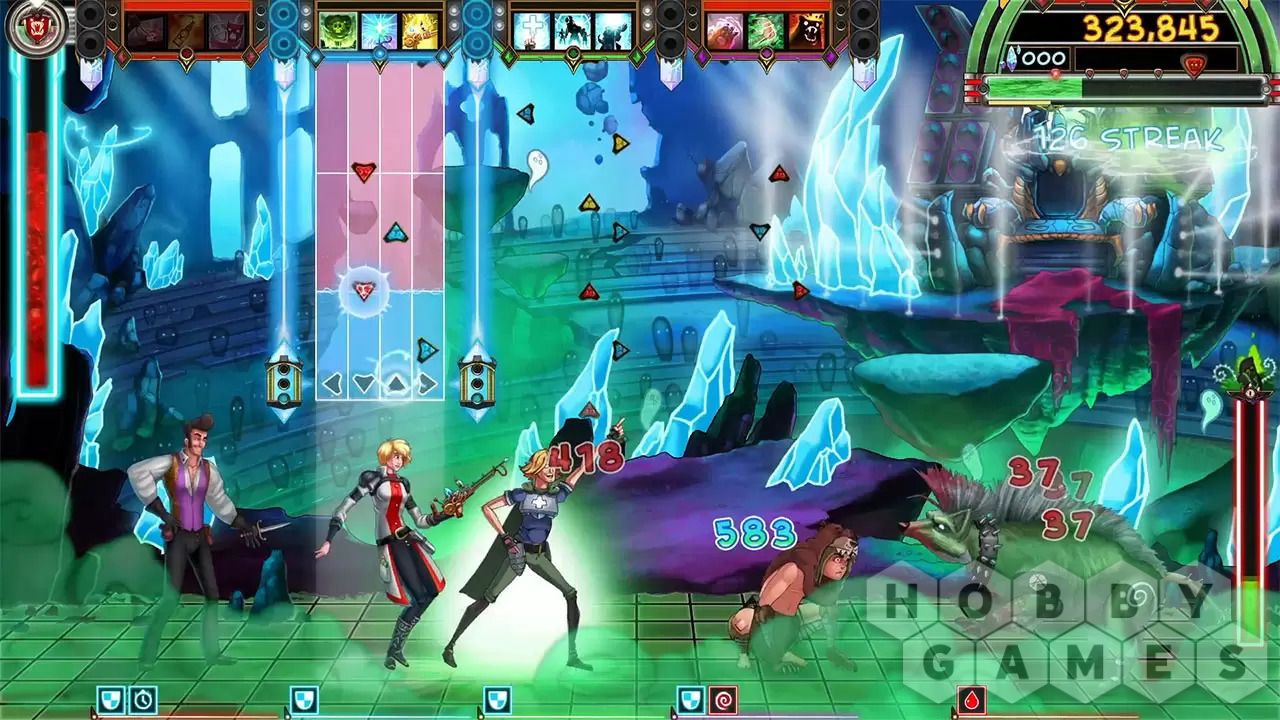Use the white cross healing ability
The height and width of the screenshot is (720, 1280).
[x=530, y=31]
